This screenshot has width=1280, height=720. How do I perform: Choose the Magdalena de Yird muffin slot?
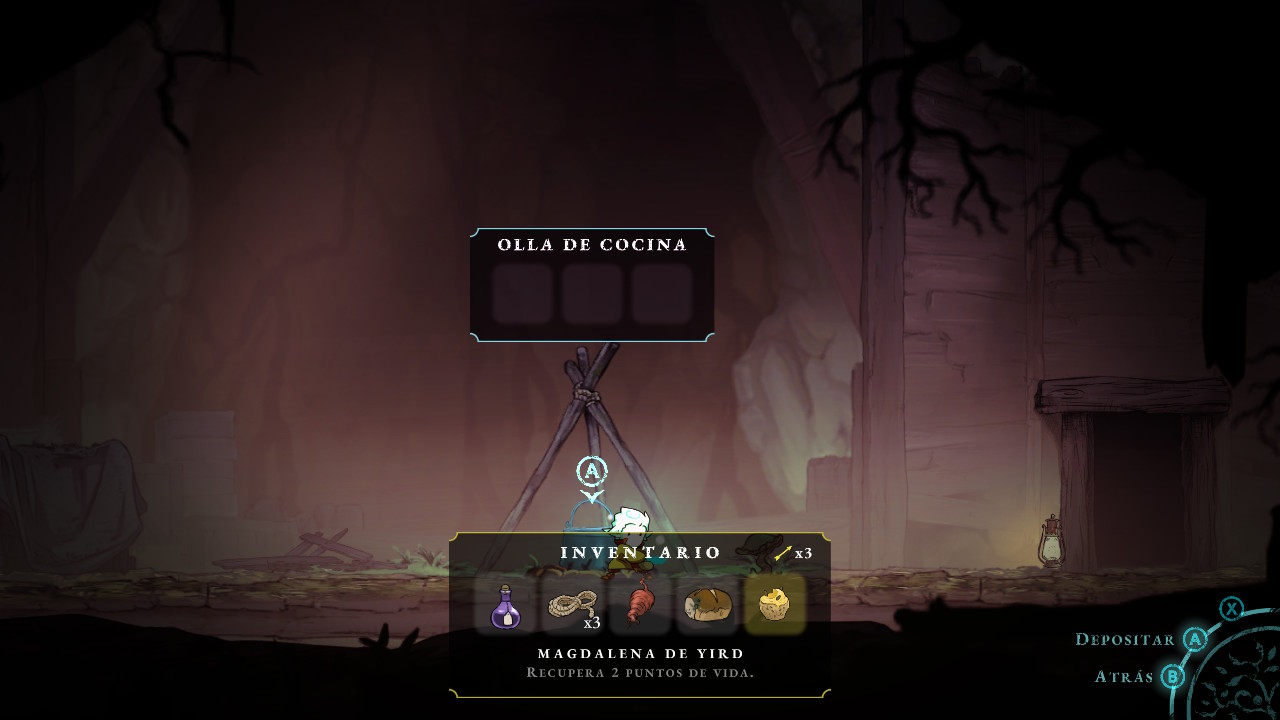775,606
